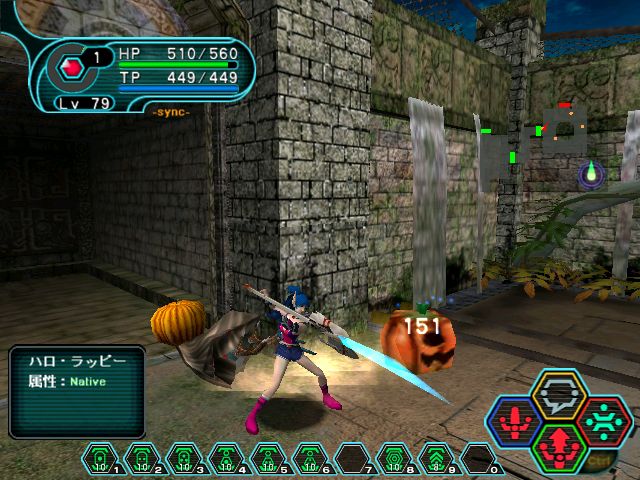Open the yellow-bordered speech bubble hexagon
The width and height of the screenshot is (640, 480).
560,397
